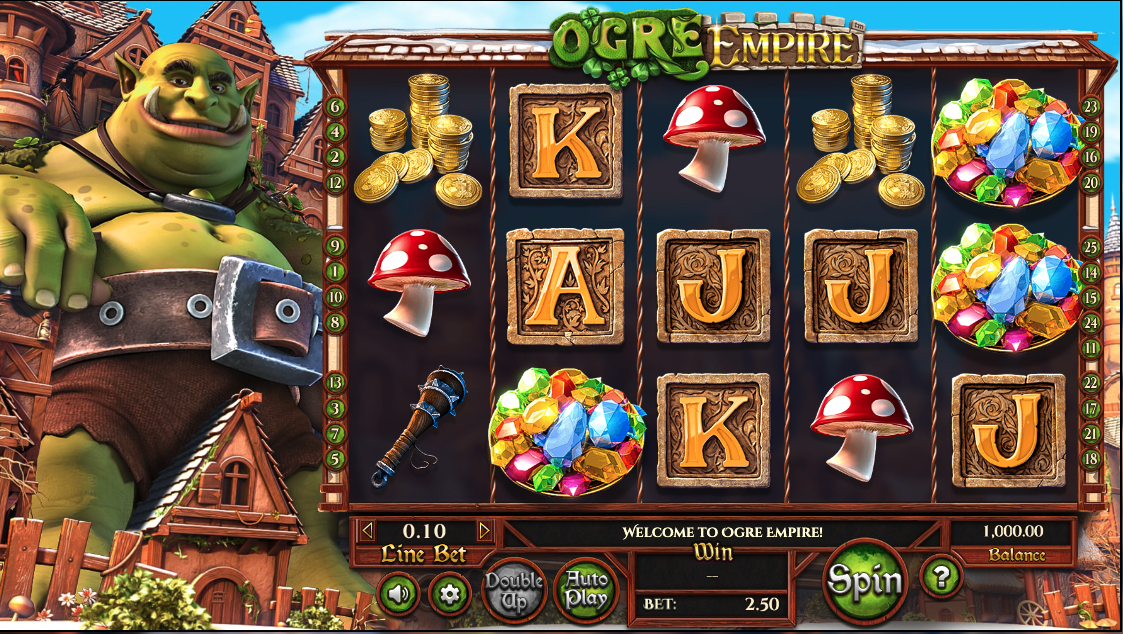Spin the reels with the green Spin button

864,580
